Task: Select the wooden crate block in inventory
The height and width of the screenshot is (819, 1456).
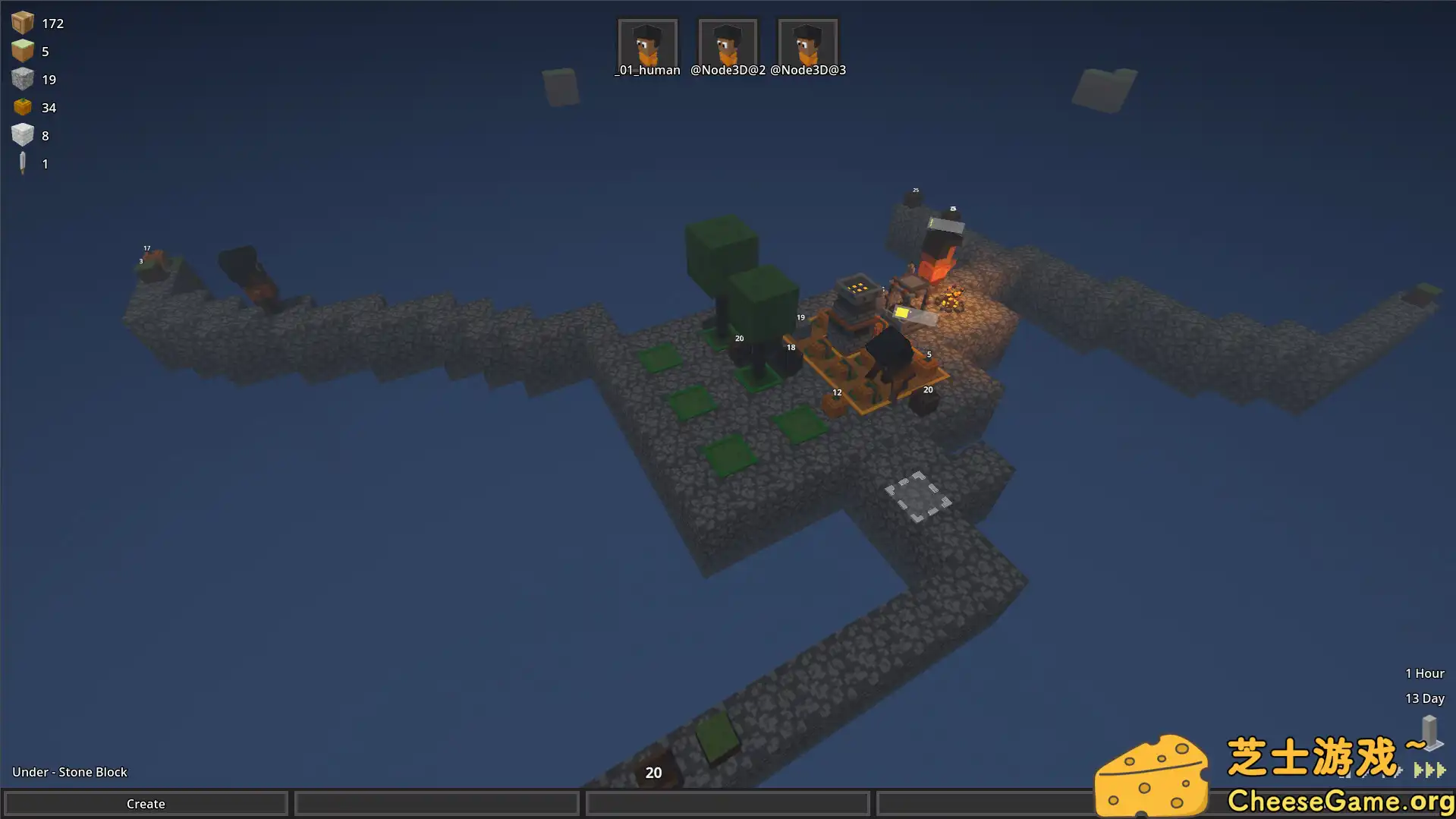Action: click(23, 23)
